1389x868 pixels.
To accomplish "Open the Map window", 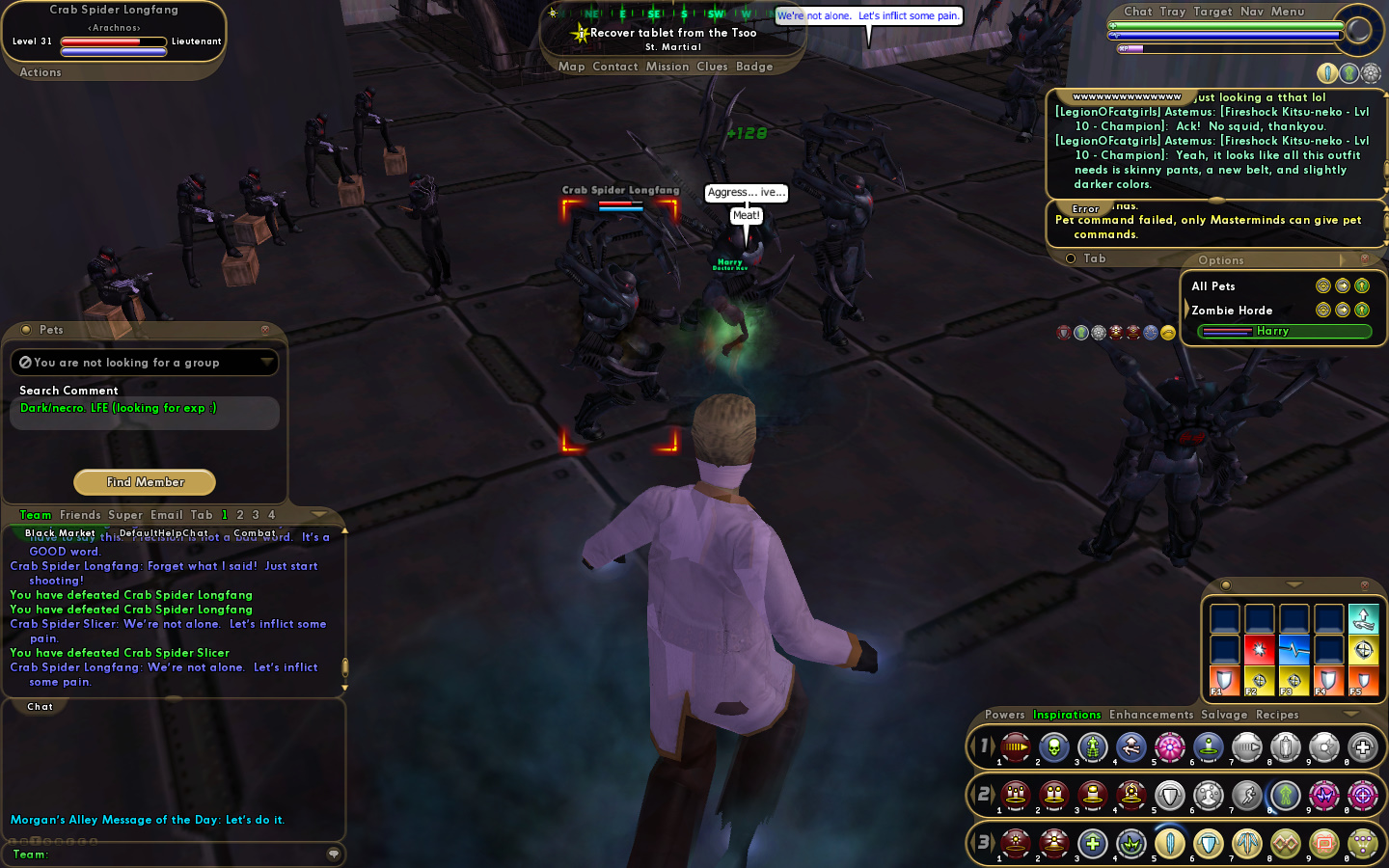I will 571,67.
